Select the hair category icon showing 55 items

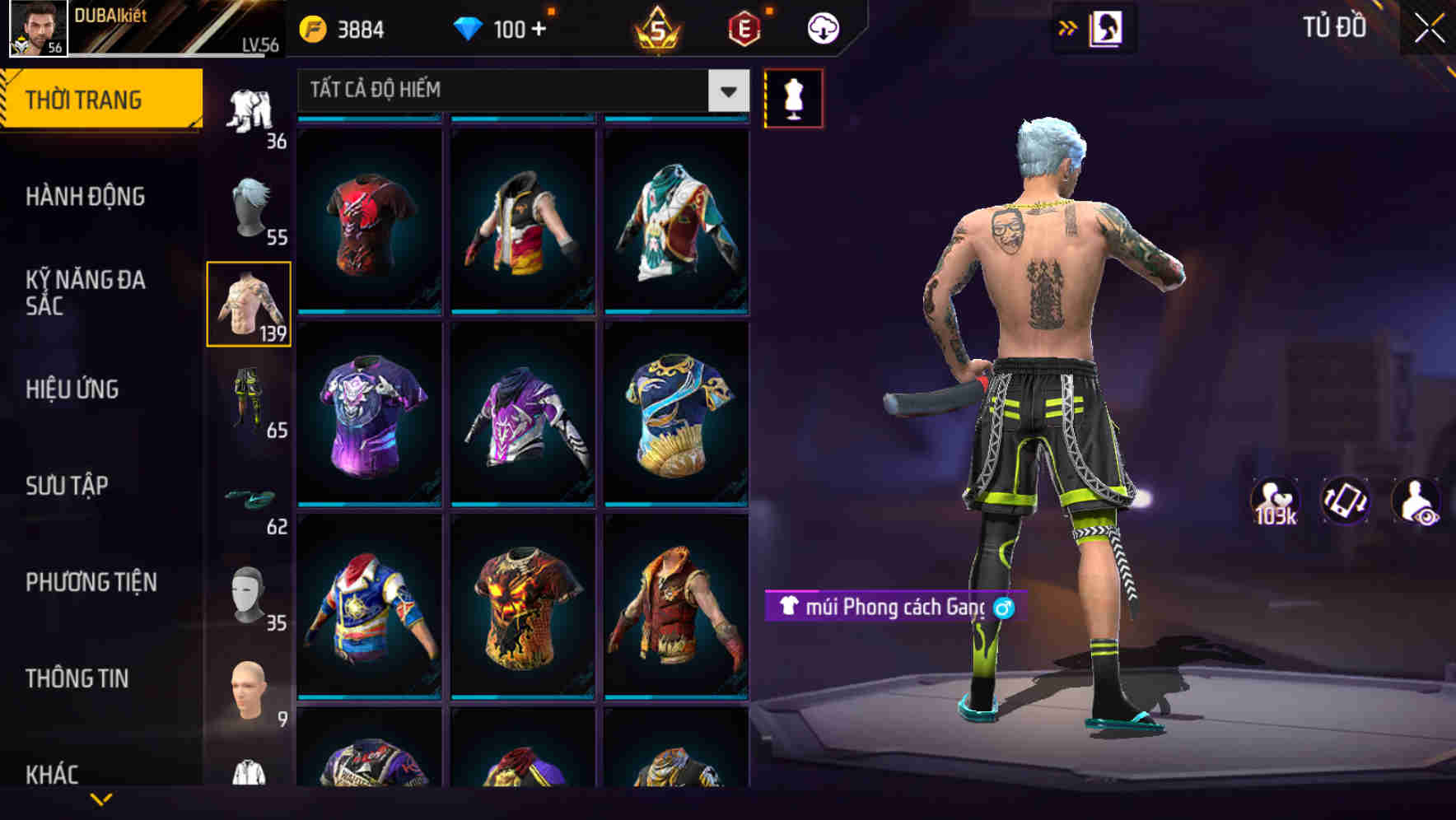pos(251,206)
